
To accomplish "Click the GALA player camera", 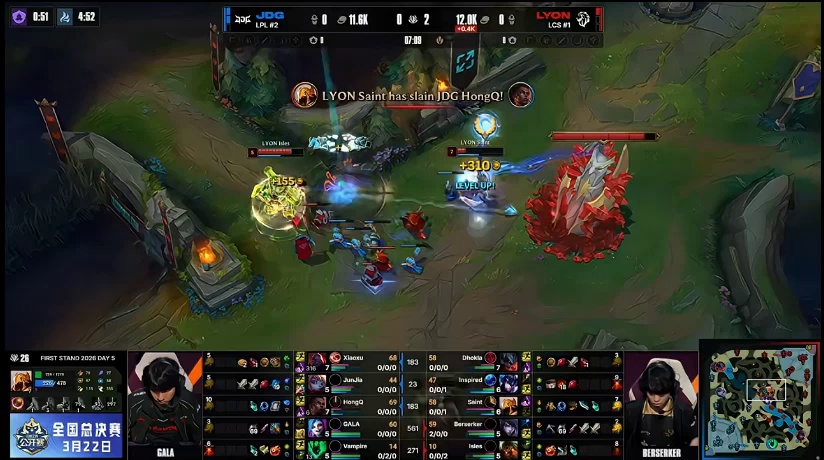I will [165, 403].
